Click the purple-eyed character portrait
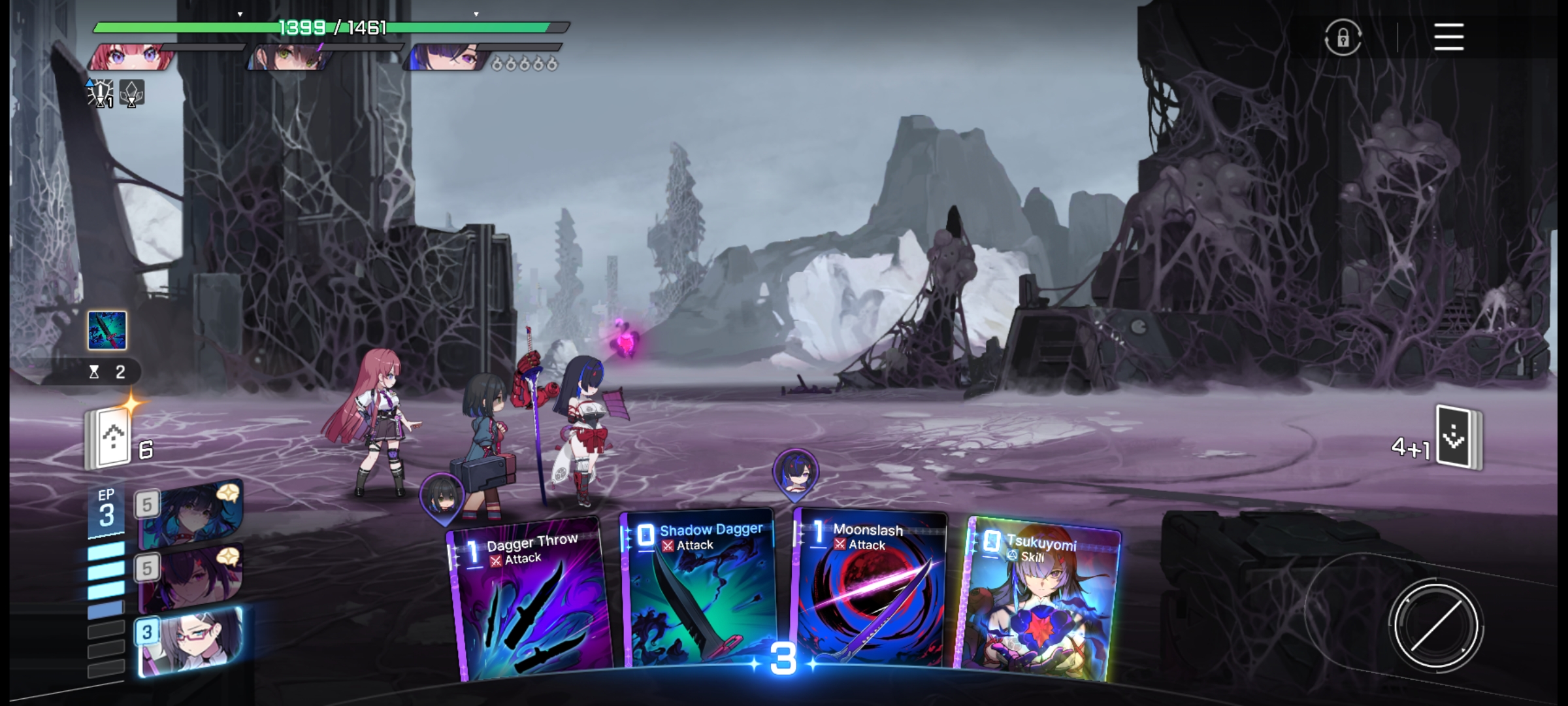This screenshot has height=706, width=1568. coord(446,58)
